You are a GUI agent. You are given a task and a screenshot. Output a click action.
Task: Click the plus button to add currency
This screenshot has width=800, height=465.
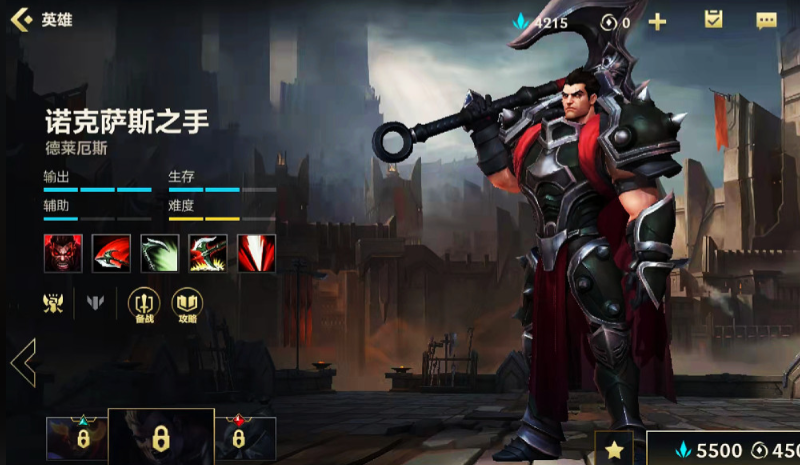tap(657, 21)
